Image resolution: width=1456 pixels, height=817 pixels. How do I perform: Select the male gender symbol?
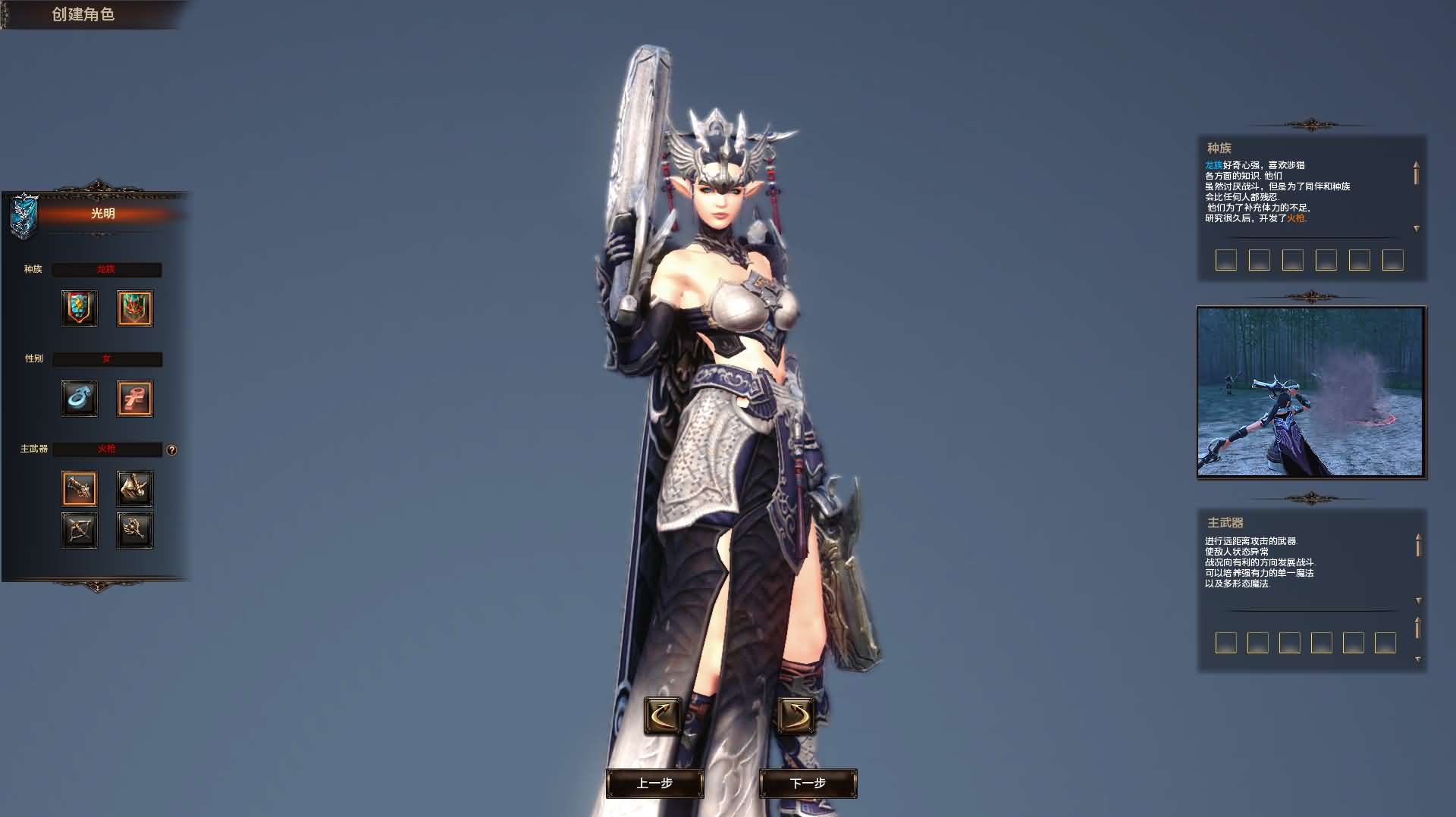[80, 399]
